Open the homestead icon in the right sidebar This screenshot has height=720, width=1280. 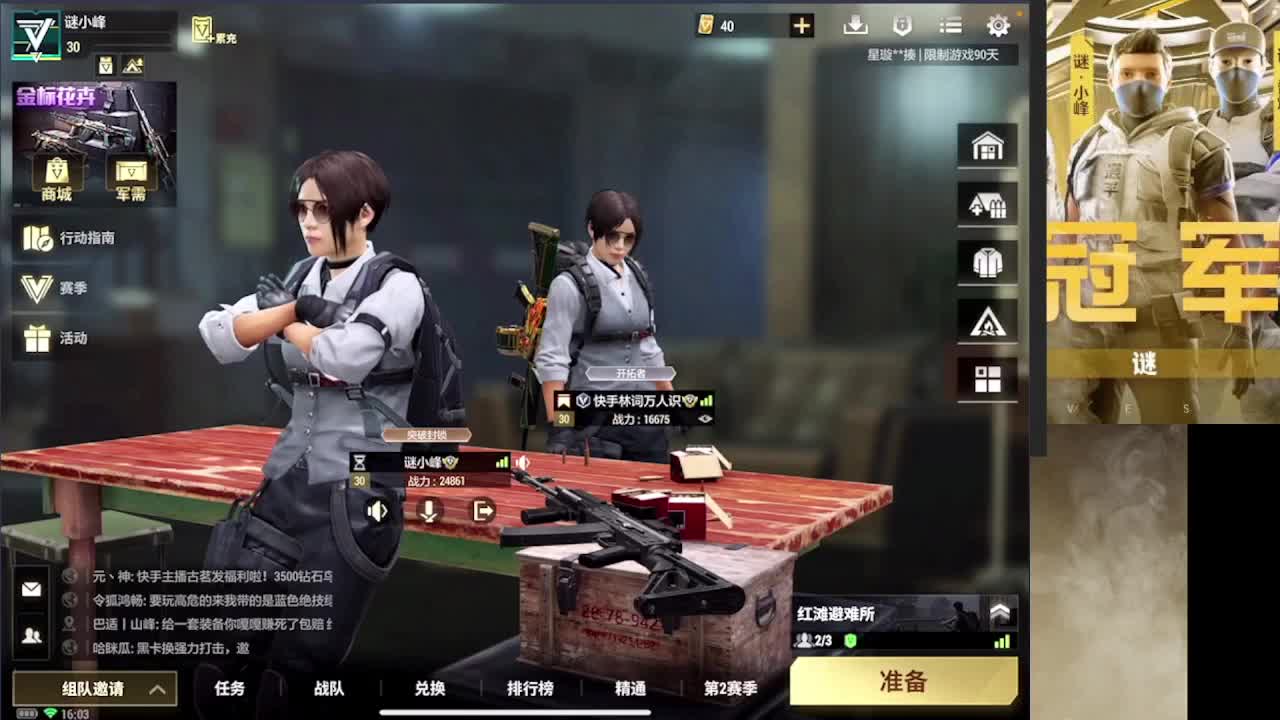[x=987, y=203]
